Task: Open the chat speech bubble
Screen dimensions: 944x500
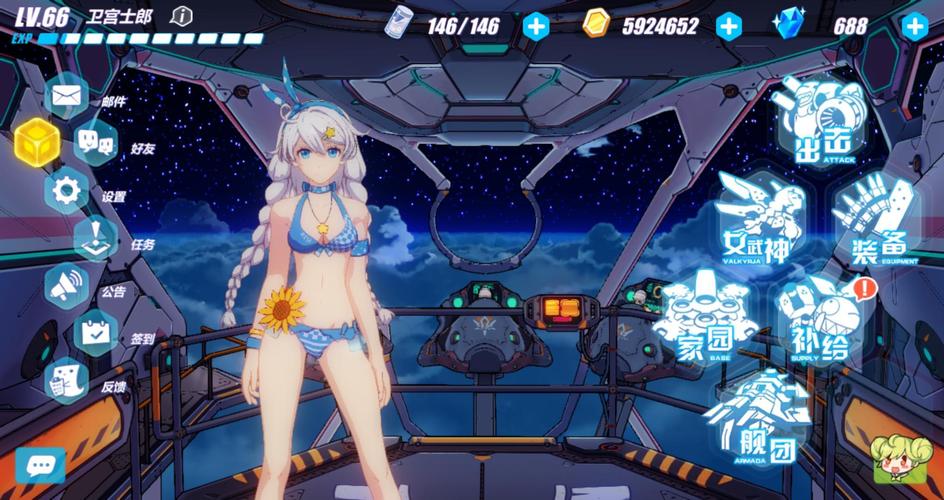Action: pyautogui.click(x=39, y=465)
